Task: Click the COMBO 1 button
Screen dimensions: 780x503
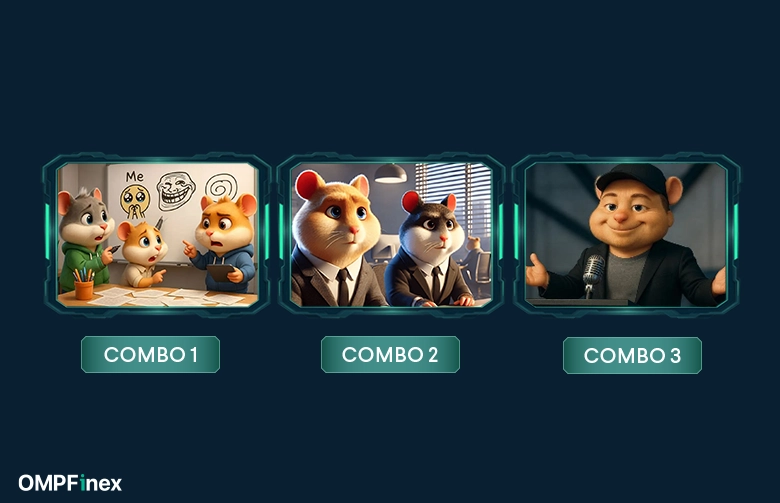Action: (150, 355)
